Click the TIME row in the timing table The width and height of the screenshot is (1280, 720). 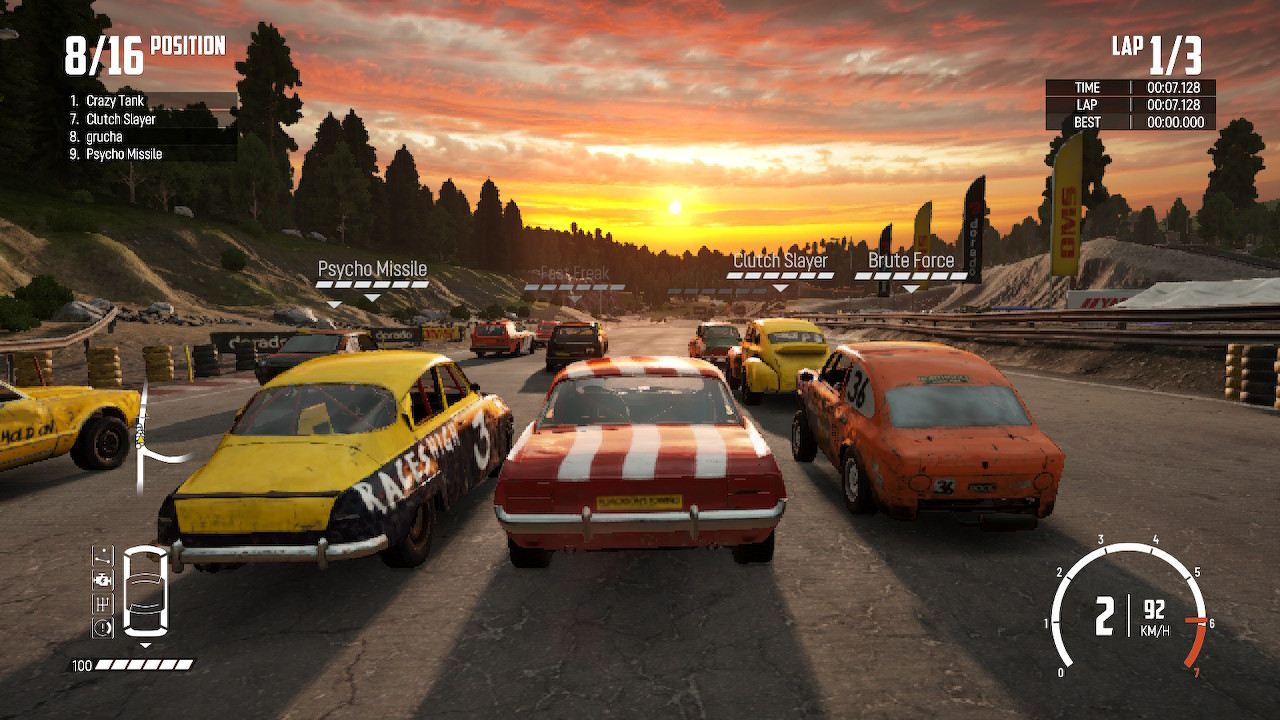click(x=1130, y=87)
